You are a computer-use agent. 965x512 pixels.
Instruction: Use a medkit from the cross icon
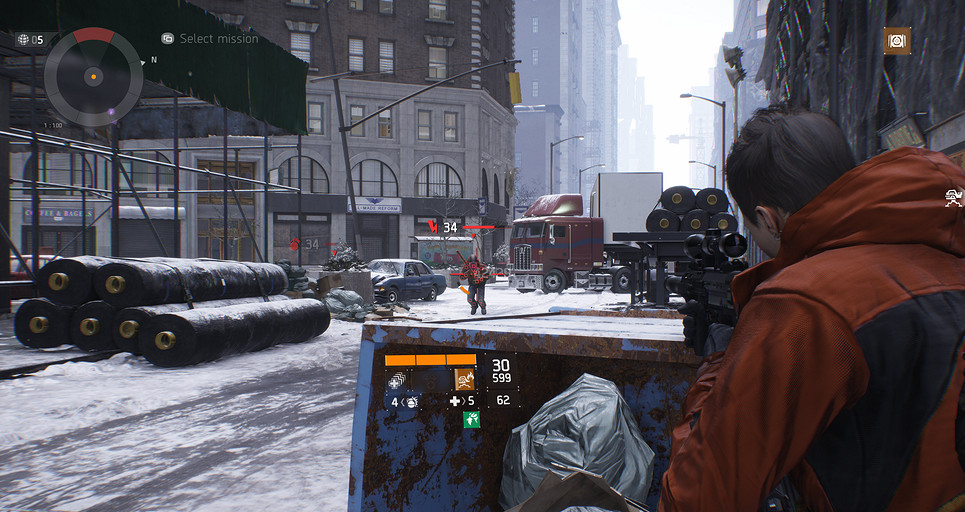click(455, 401)
